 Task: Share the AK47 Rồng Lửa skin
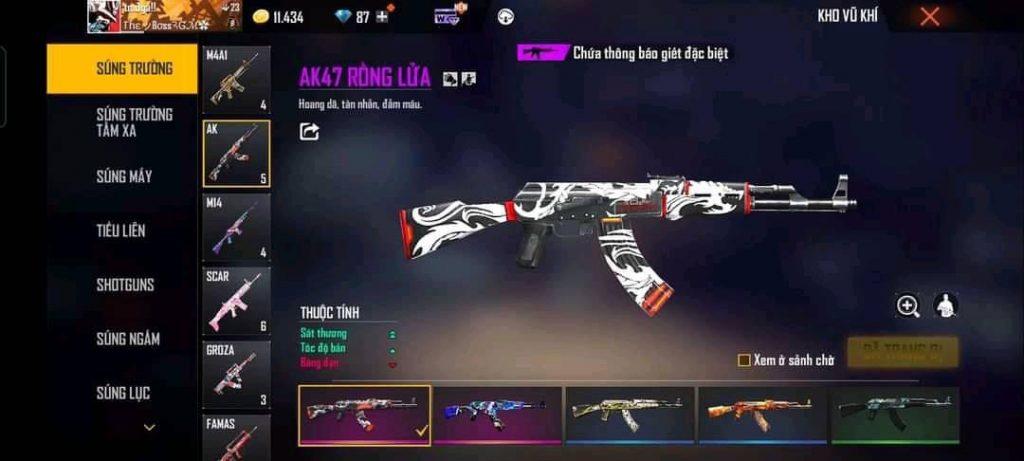coord(309,131)
